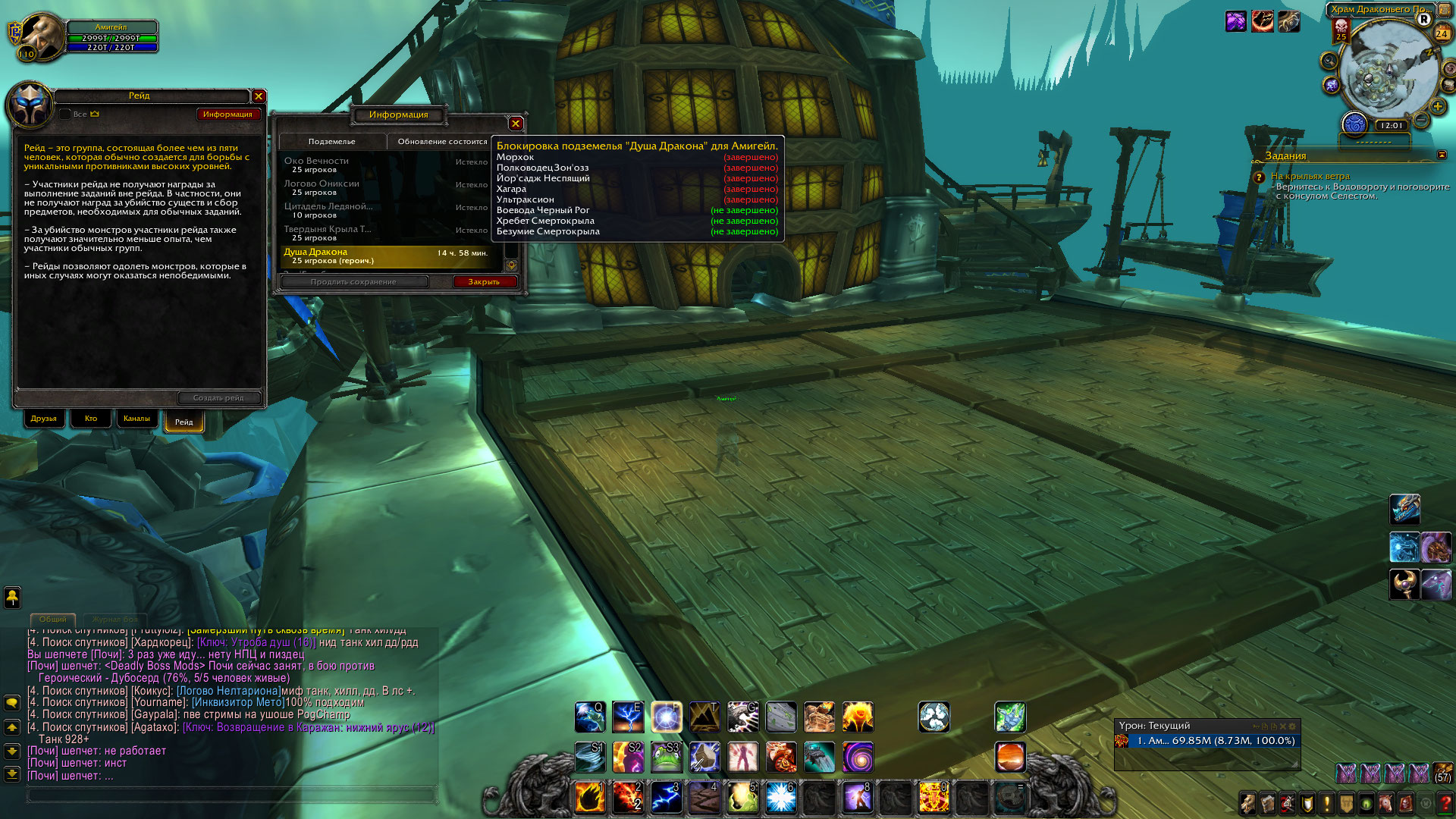The height and width of the screenshot is (819, 1456).
Task: Toggle the Все checkbox in Raid window
Action: (65, 115)
